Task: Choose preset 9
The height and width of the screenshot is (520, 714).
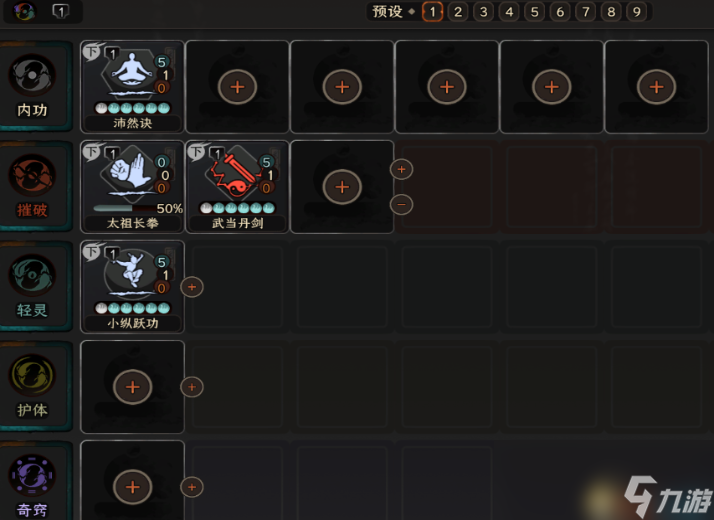Action: 636,12
